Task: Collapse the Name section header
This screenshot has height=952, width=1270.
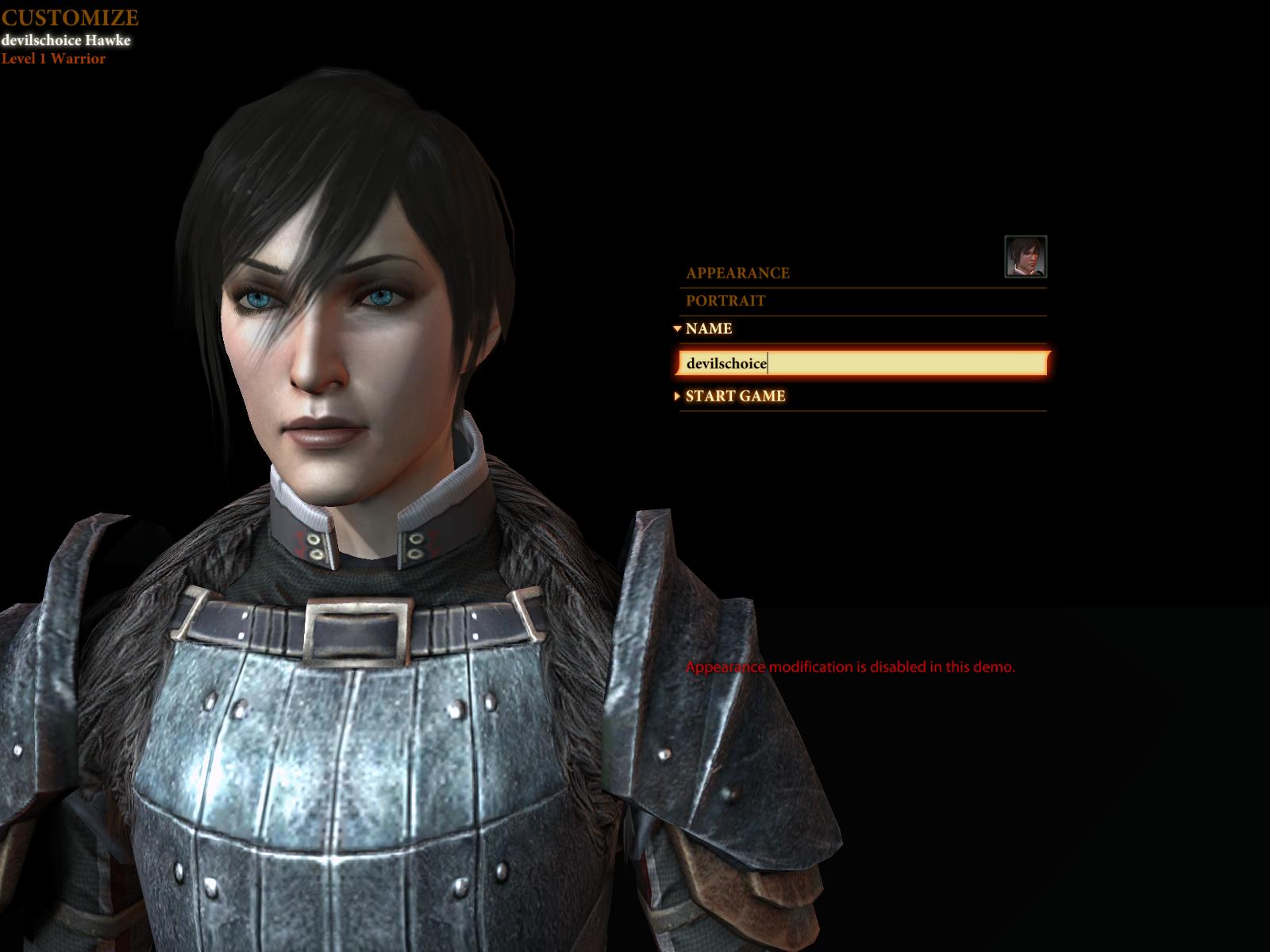Action: point(708,328)
